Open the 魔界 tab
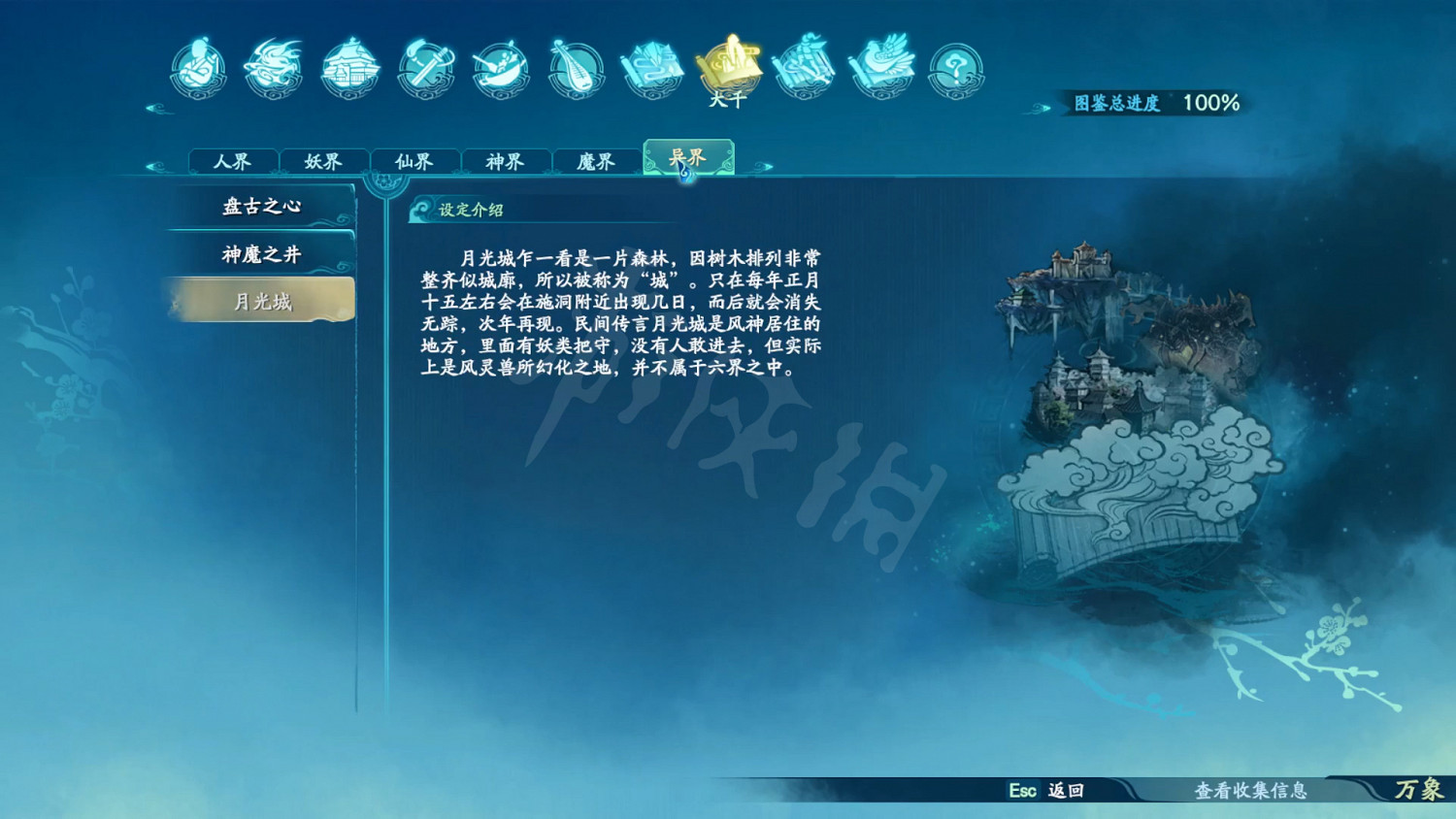This screenshot has height=819, width=1456. coord(595,160)
